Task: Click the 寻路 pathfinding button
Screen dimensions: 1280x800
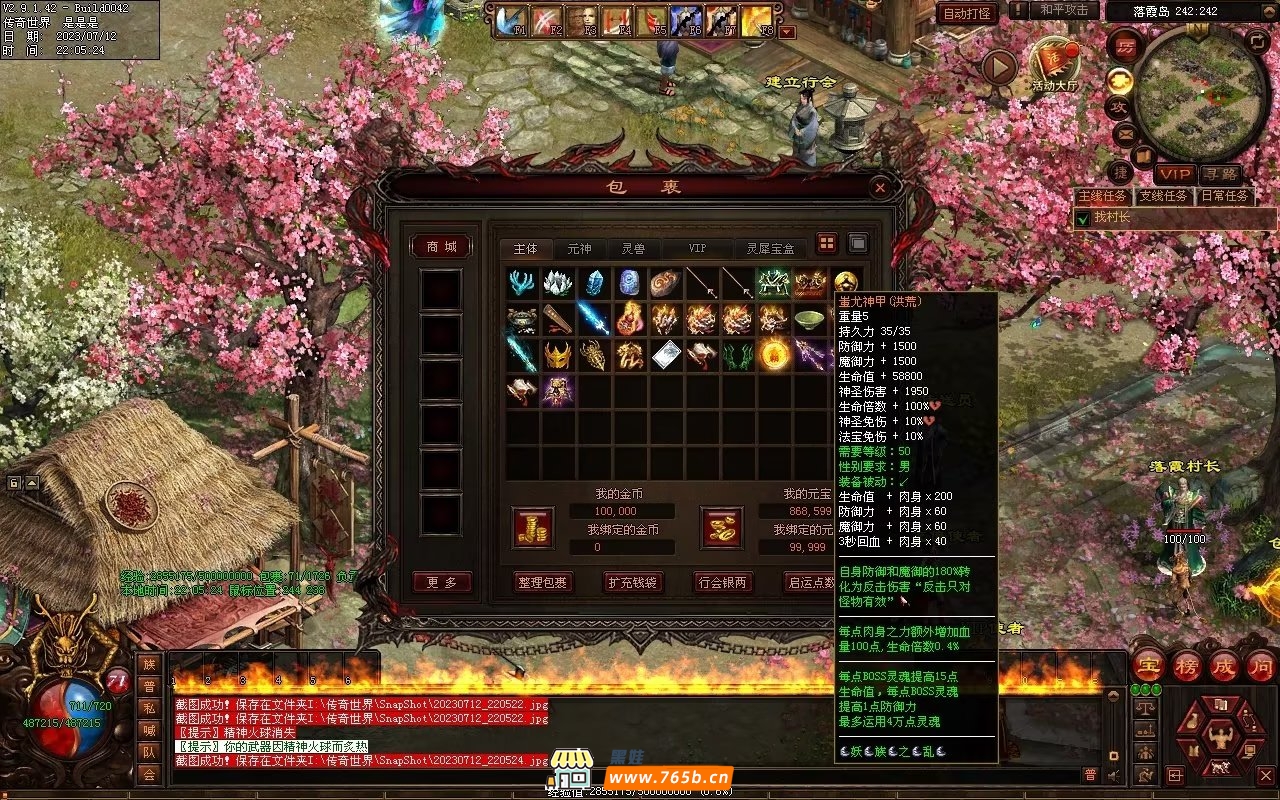Action: 1220,175
